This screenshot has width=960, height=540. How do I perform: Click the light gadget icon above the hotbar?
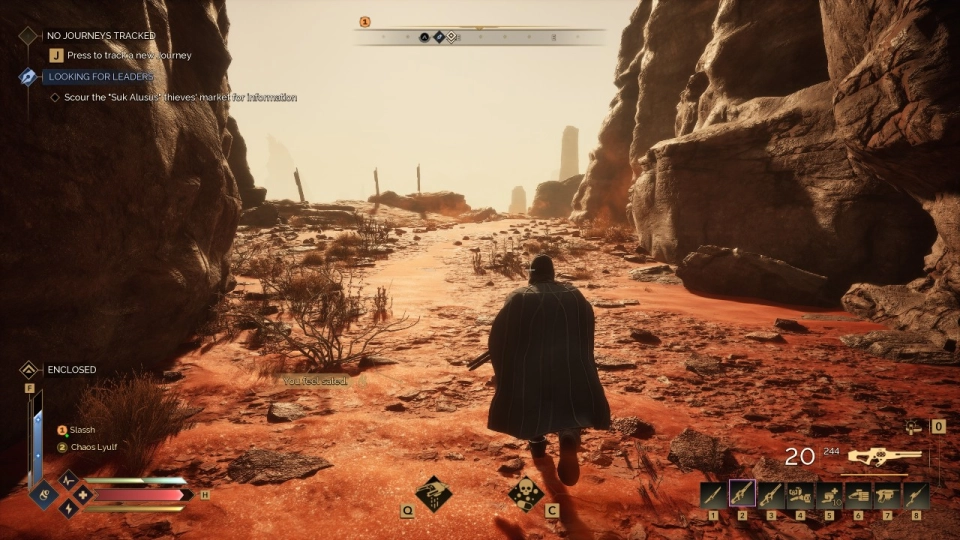pyautogui.click(x=912, y=427)
